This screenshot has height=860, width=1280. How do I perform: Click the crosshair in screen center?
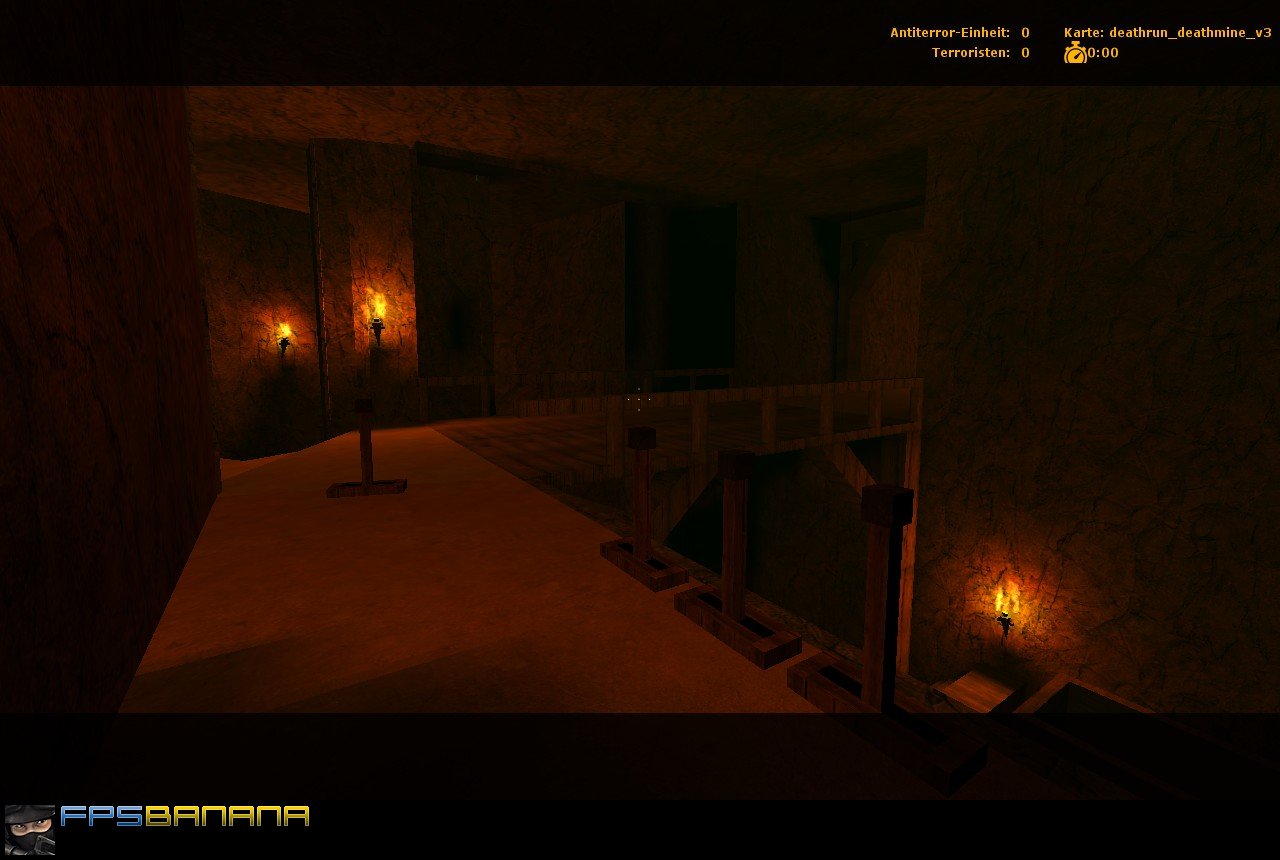click(640, 400)
